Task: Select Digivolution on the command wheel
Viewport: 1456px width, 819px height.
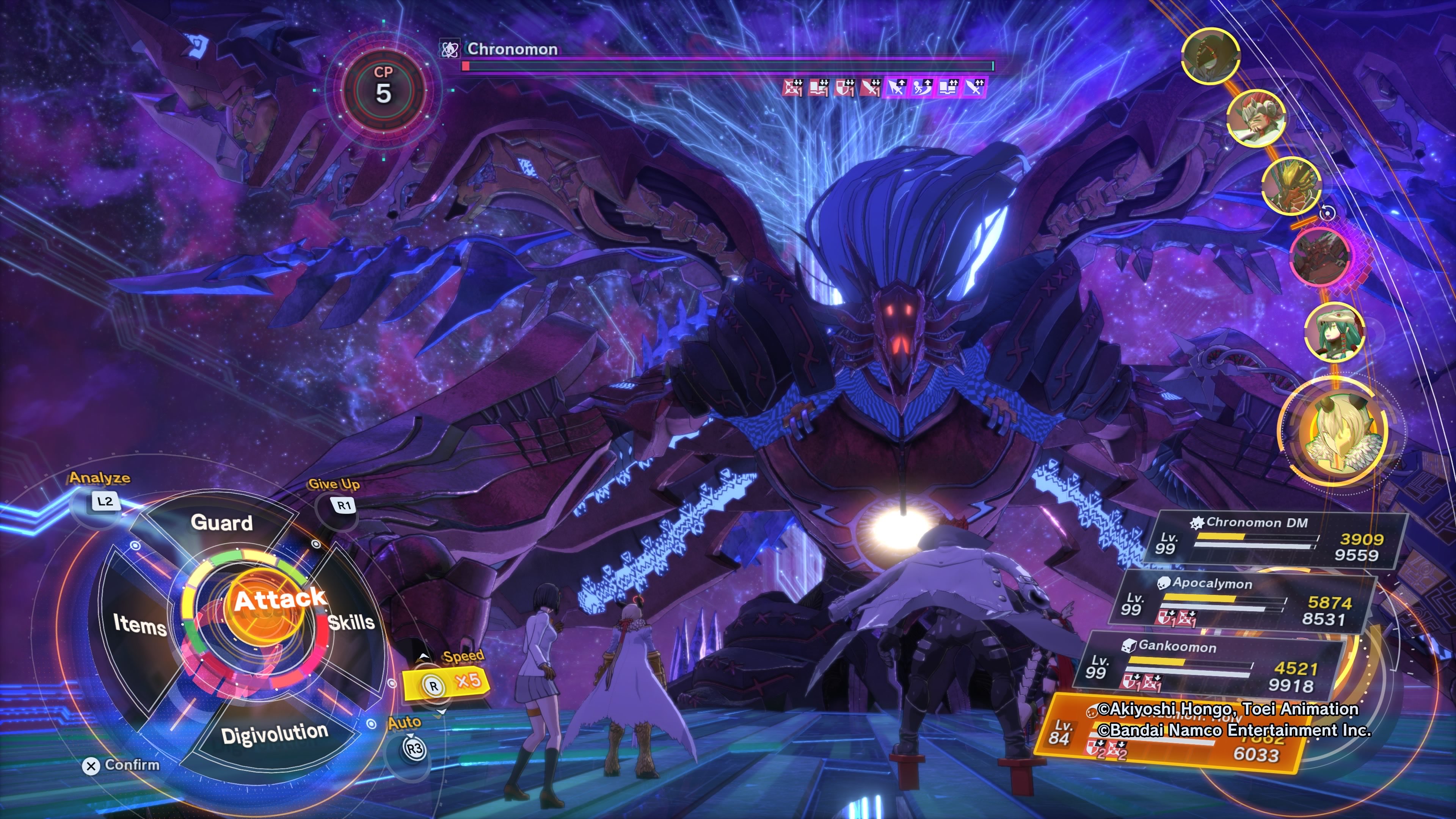Action: pyautogui.click(x=275, y=734)
